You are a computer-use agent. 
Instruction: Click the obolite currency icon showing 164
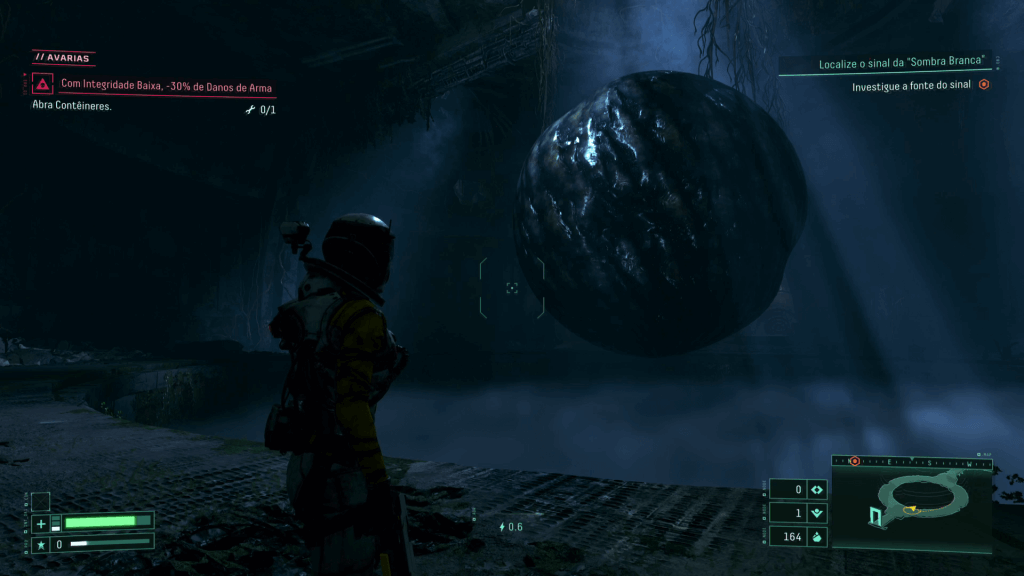pos(817,537)
